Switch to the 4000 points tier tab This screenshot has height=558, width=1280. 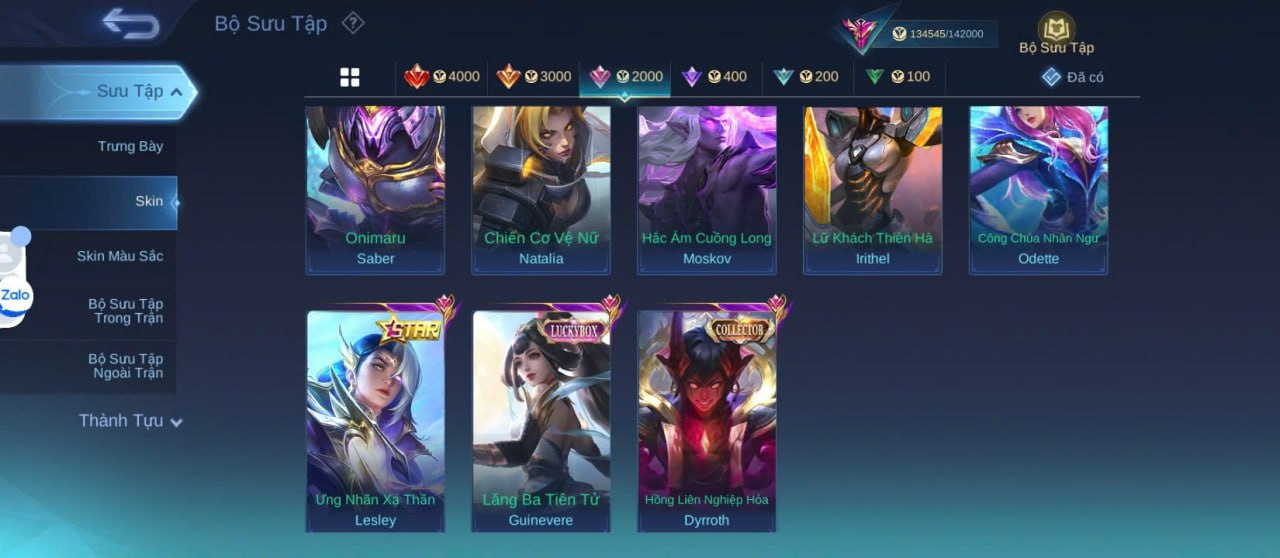[442, 77]
